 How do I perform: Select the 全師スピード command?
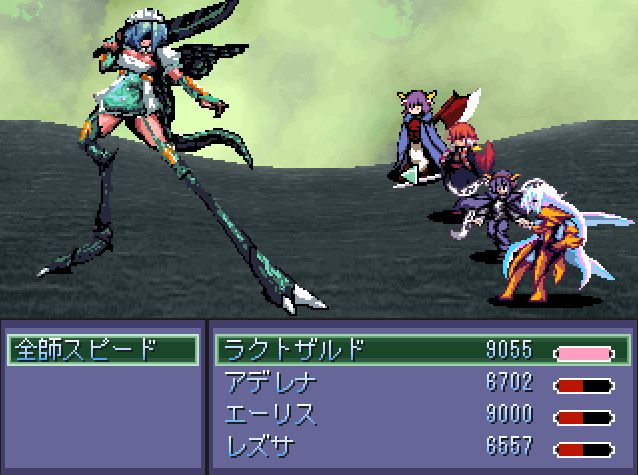point(101,351)
